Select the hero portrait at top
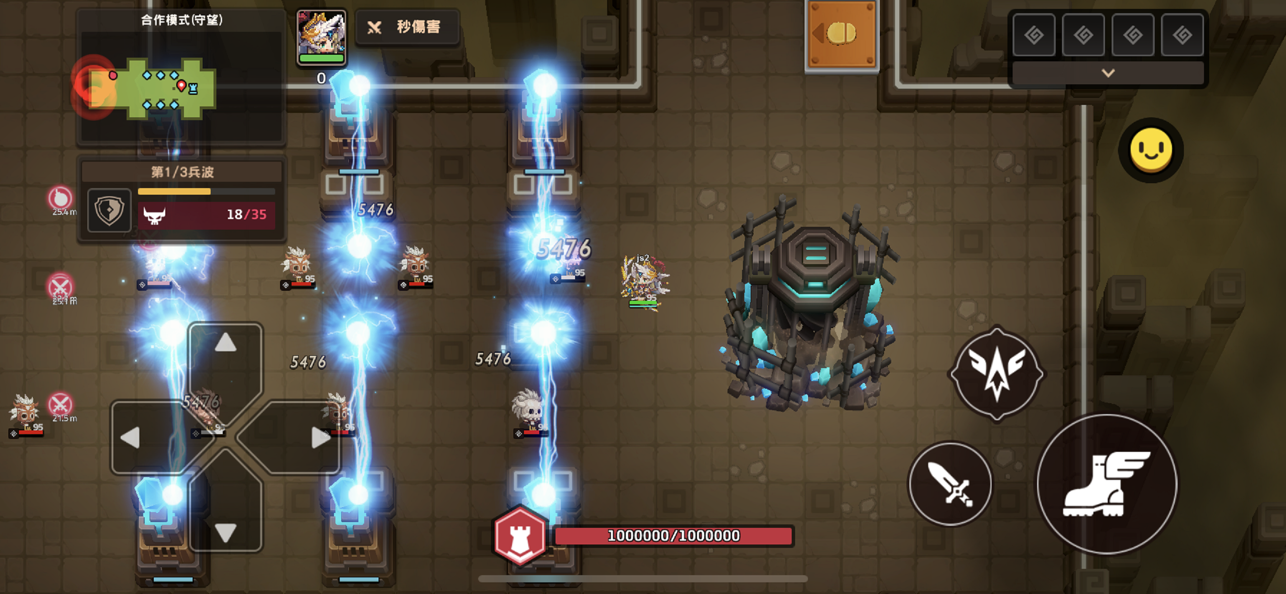Image resolution: width=1286 pixels, height=594 pixels. pos(321,37)
